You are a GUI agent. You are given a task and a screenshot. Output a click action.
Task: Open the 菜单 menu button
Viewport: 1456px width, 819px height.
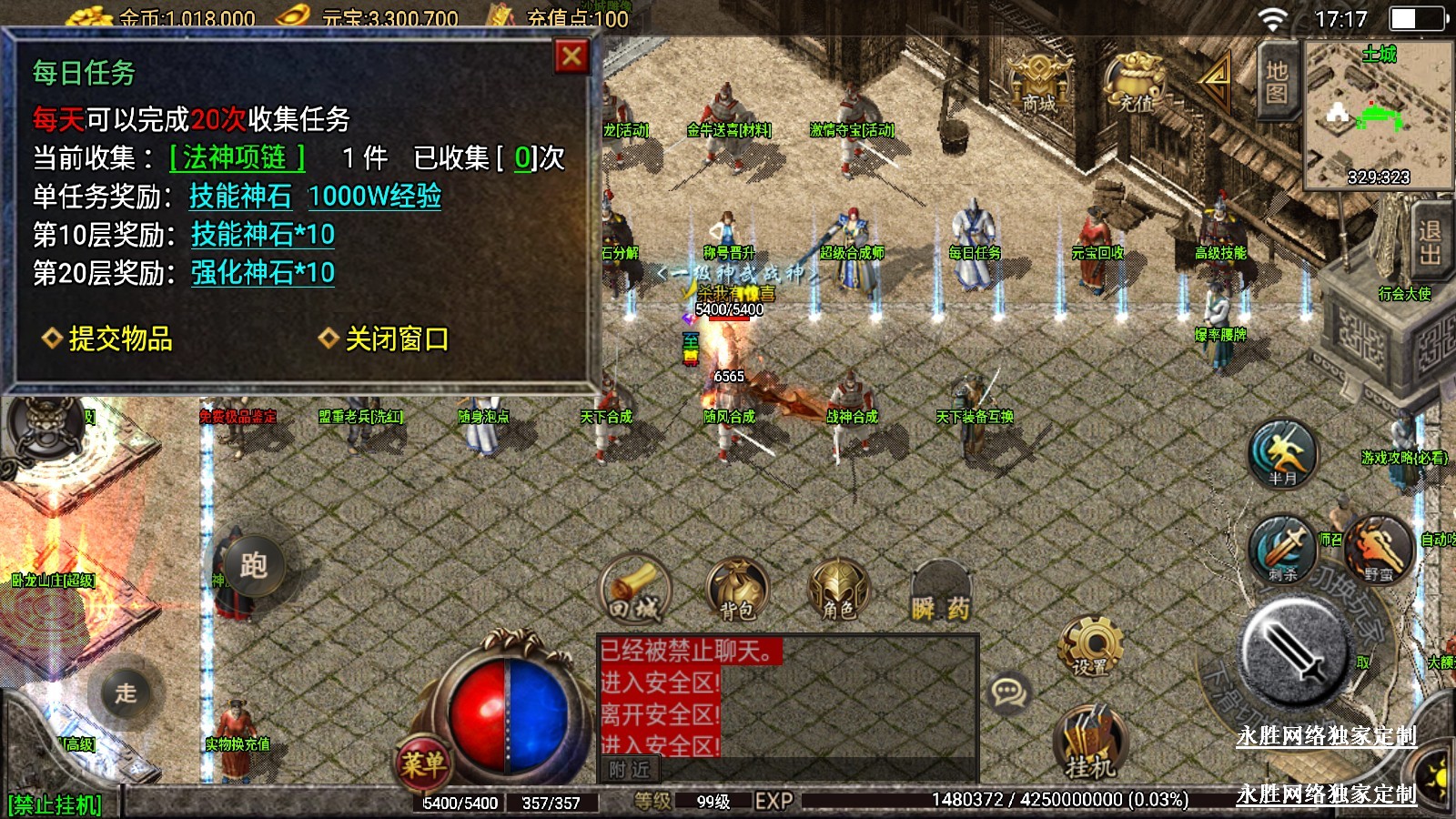[423, 763]
